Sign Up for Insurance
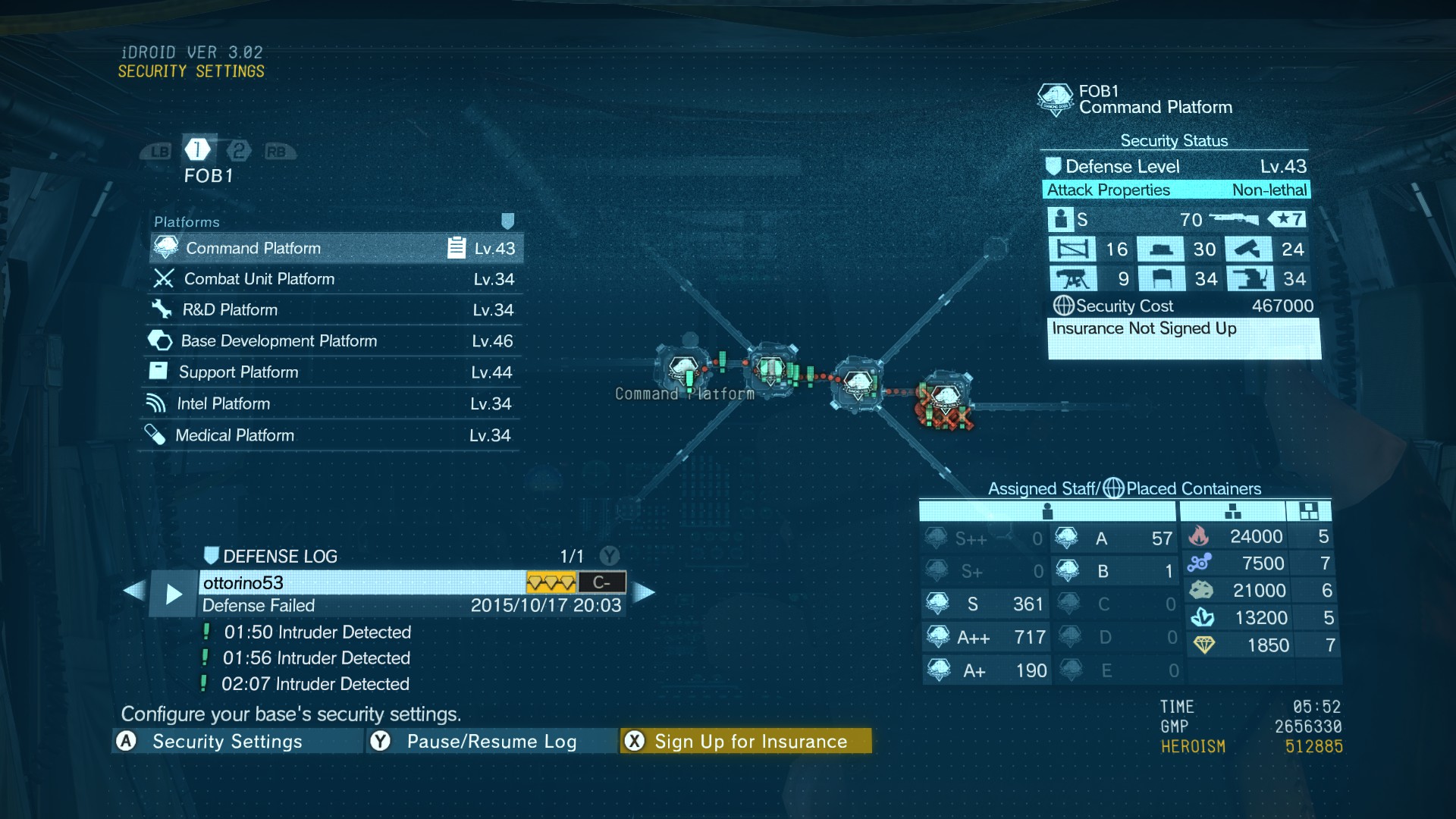Screen dimensions: 1456x819 746,741
